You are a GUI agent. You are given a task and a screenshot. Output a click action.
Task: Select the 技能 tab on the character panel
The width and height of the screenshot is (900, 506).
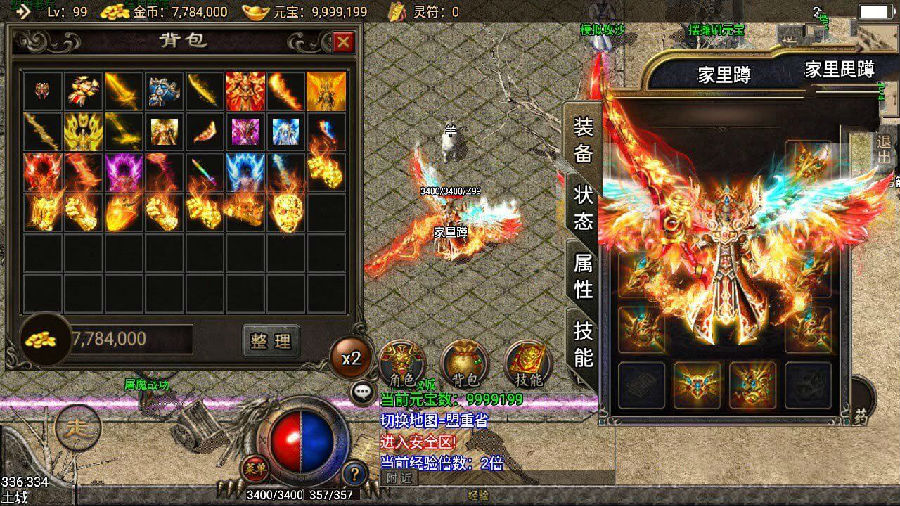[583, 344]
